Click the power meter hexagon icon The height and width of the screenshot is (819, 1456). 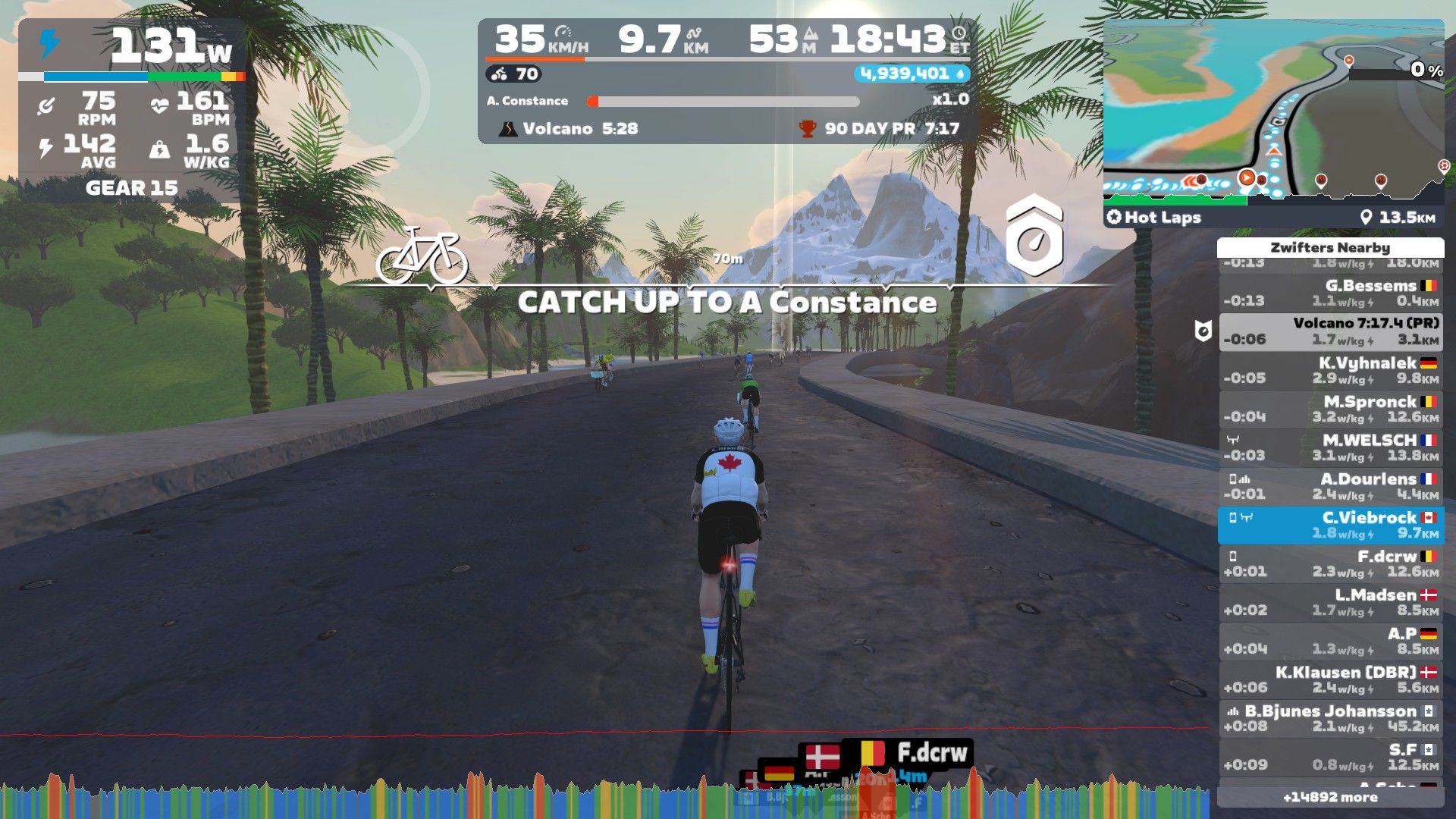(x=1034, y=236)
